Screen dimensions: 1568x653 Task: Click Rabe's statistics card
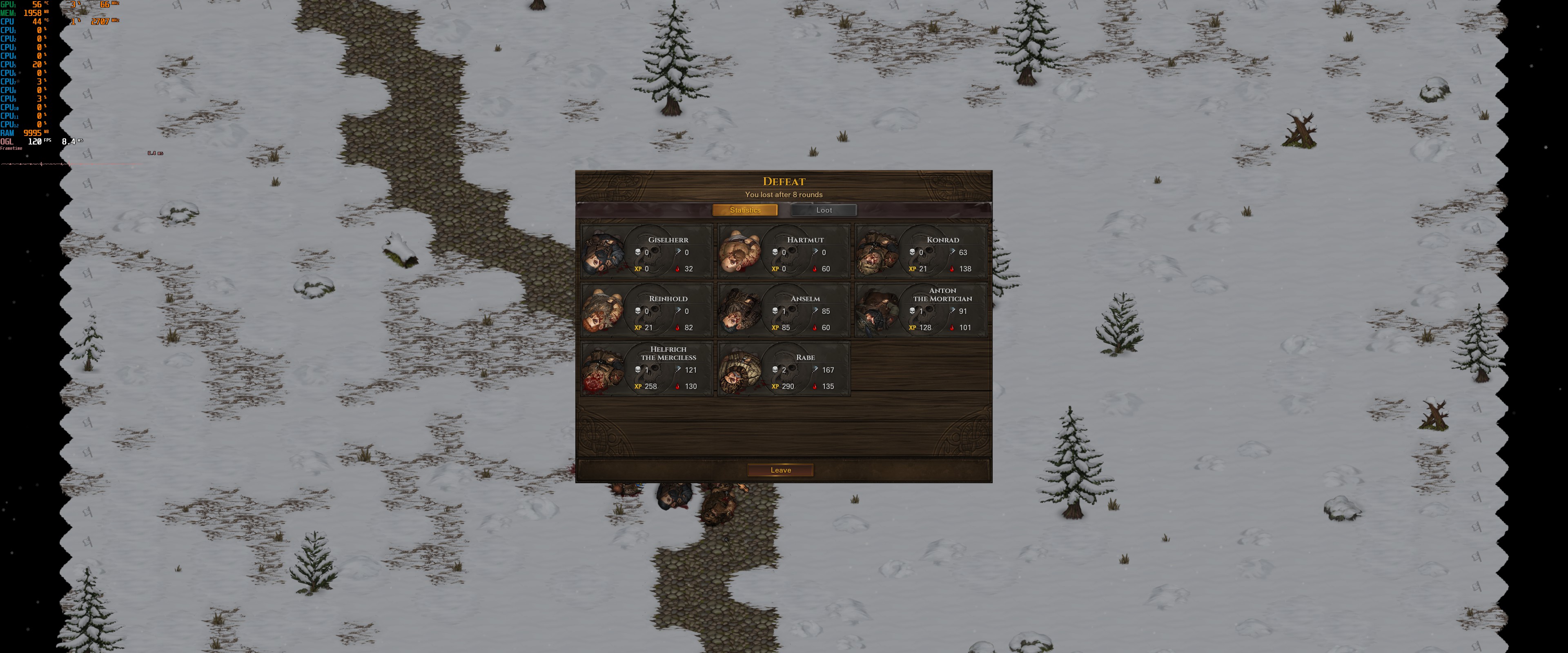pos(784,369)
